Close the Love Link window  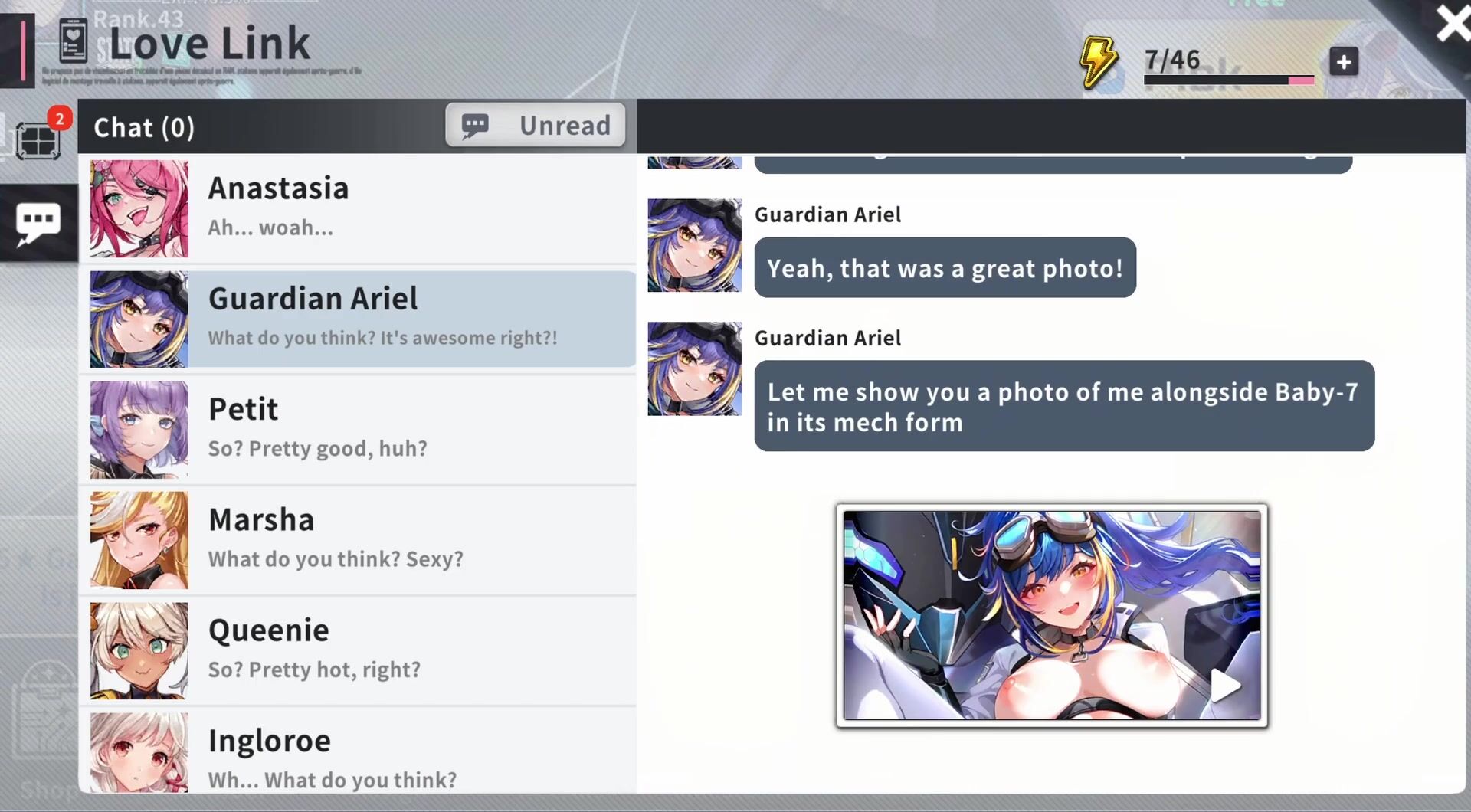[1451, 24]
